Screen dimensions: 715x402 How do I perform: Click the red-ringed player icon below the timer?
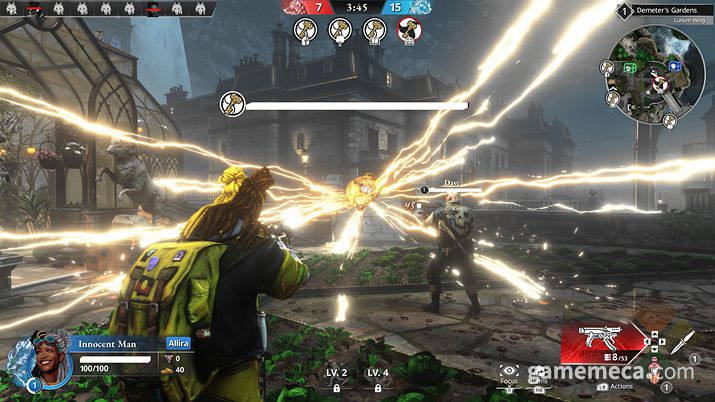click(408, 30)
